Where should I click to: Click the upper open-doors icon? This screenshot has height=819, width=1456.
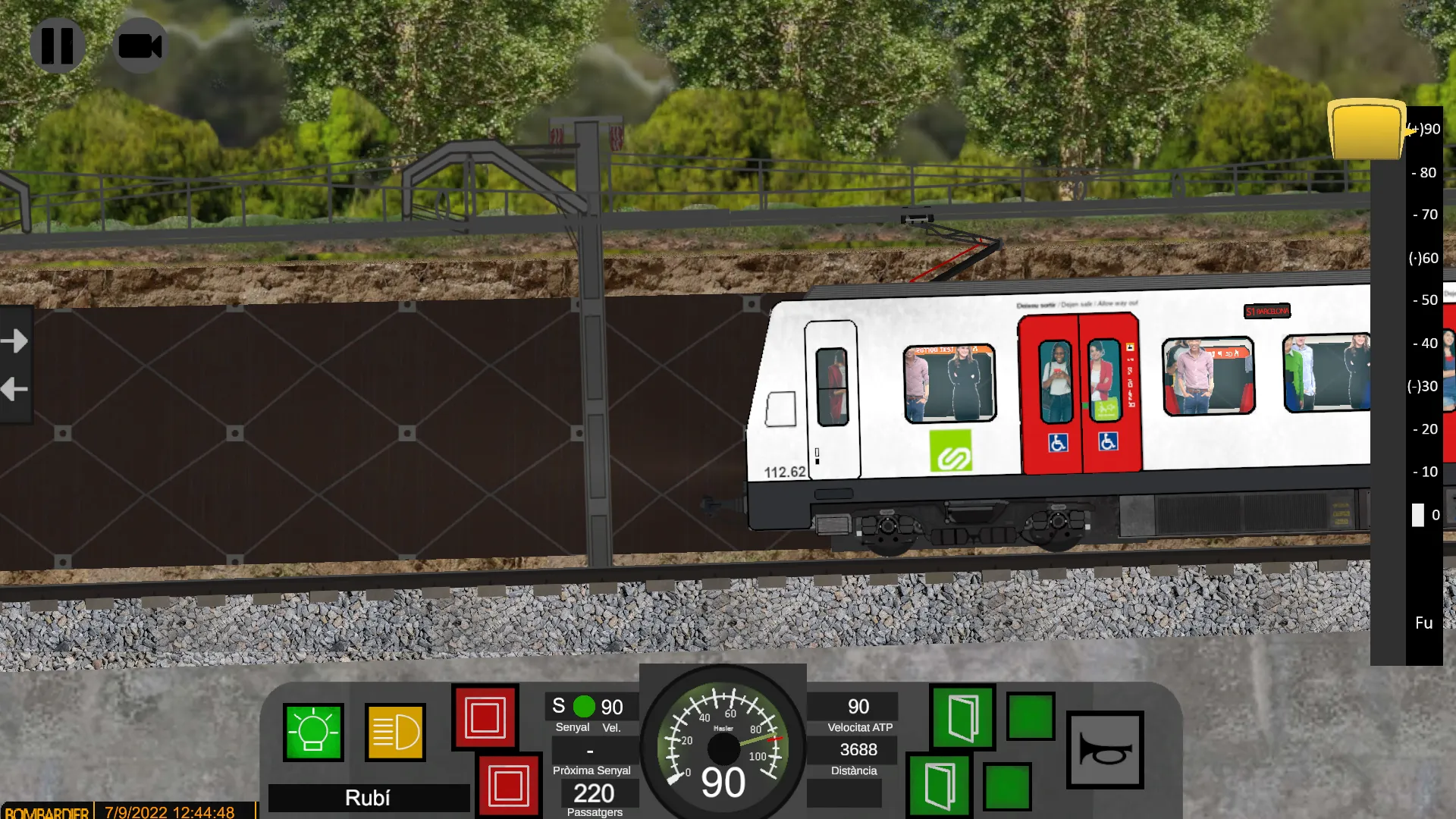(962, 717)
